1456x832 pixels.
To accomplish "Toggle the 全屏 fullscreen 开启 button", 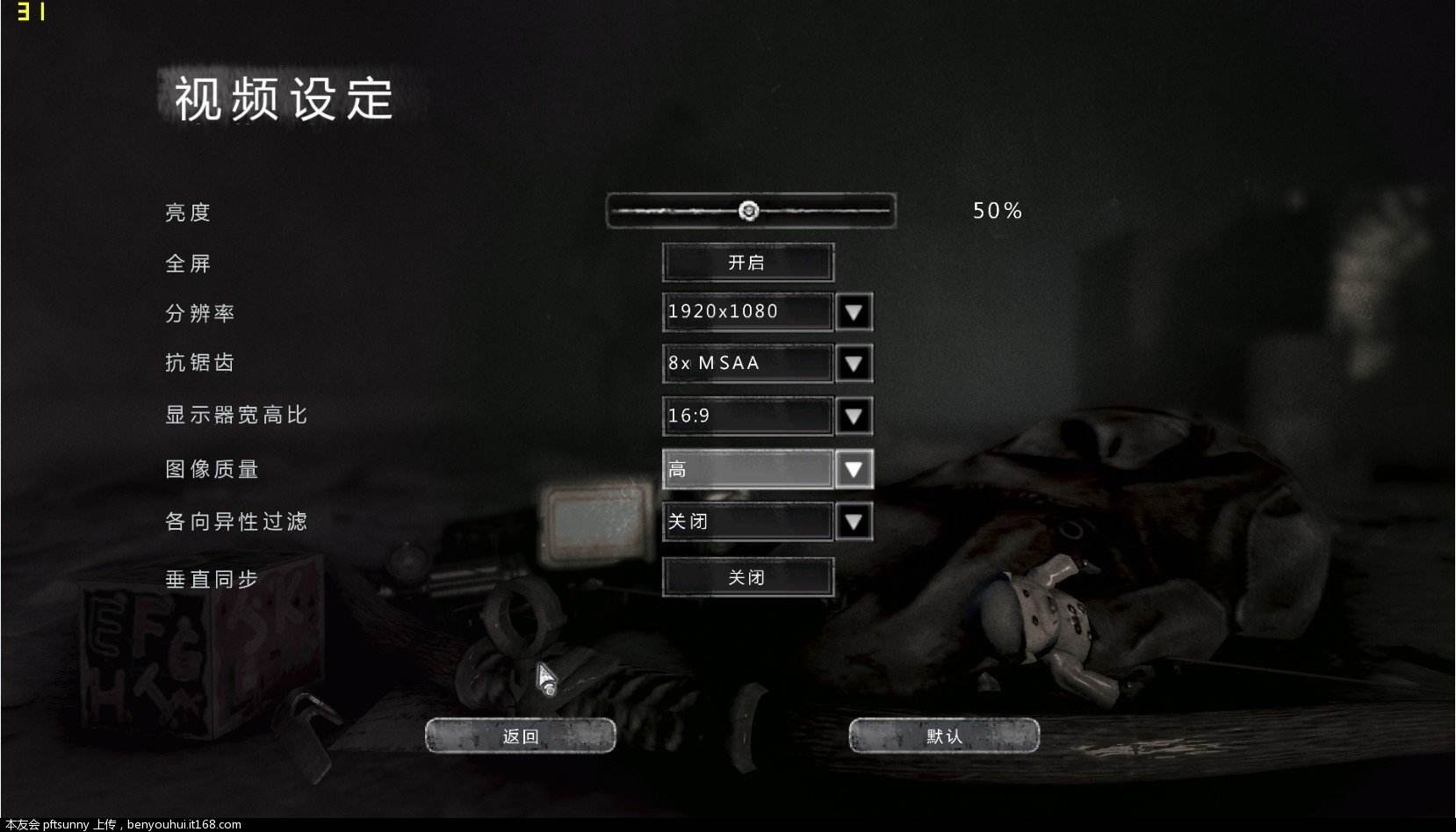I will [746, 263].
